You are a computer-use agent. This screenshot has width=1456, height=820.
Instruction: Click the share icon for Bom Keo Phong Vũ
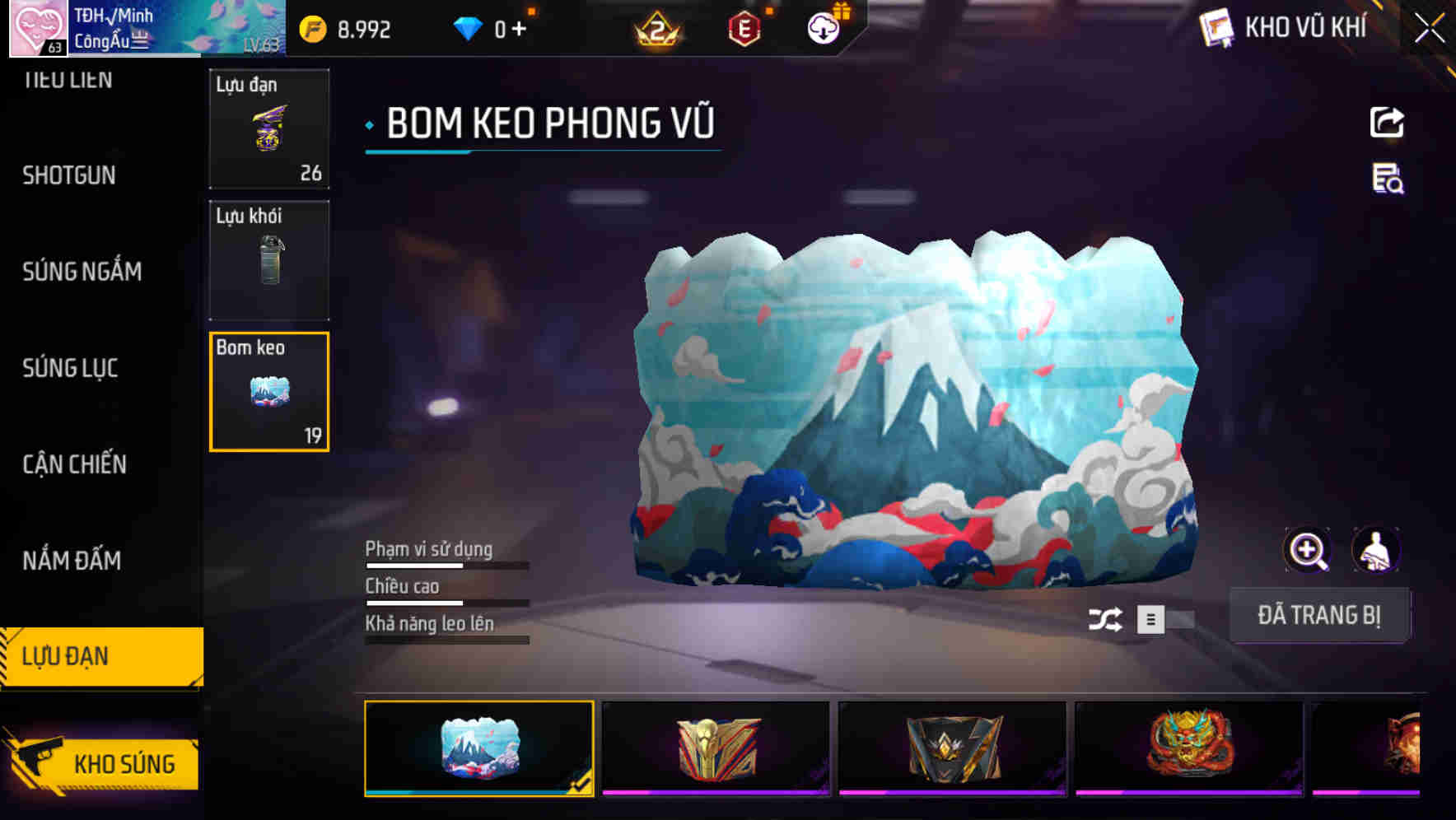point(1388,122)
